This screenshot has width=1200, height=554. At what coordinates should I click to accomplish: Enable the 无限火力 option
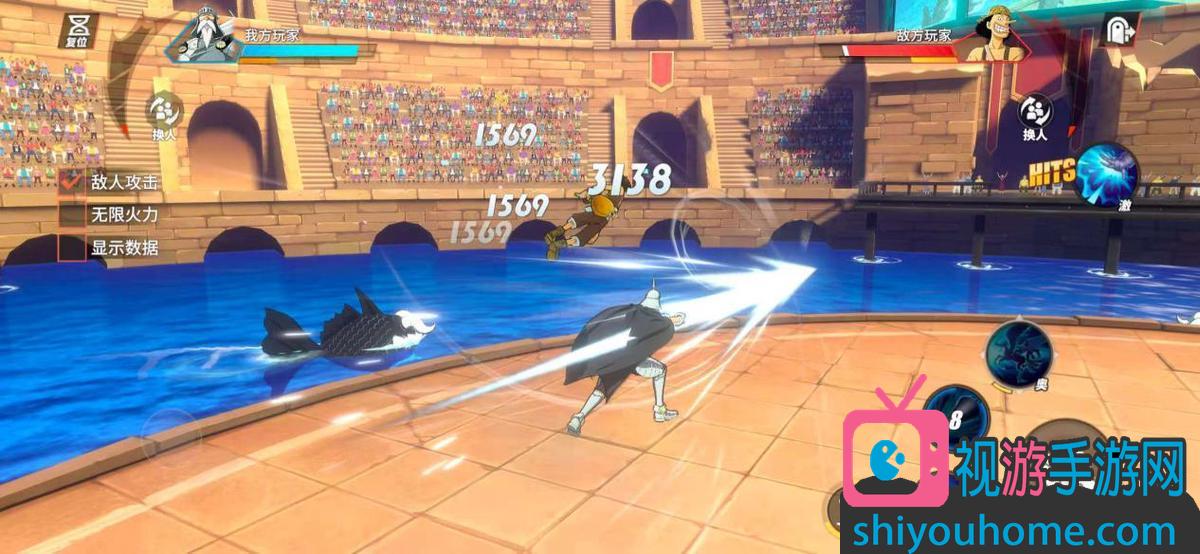(x=72, y=215)
